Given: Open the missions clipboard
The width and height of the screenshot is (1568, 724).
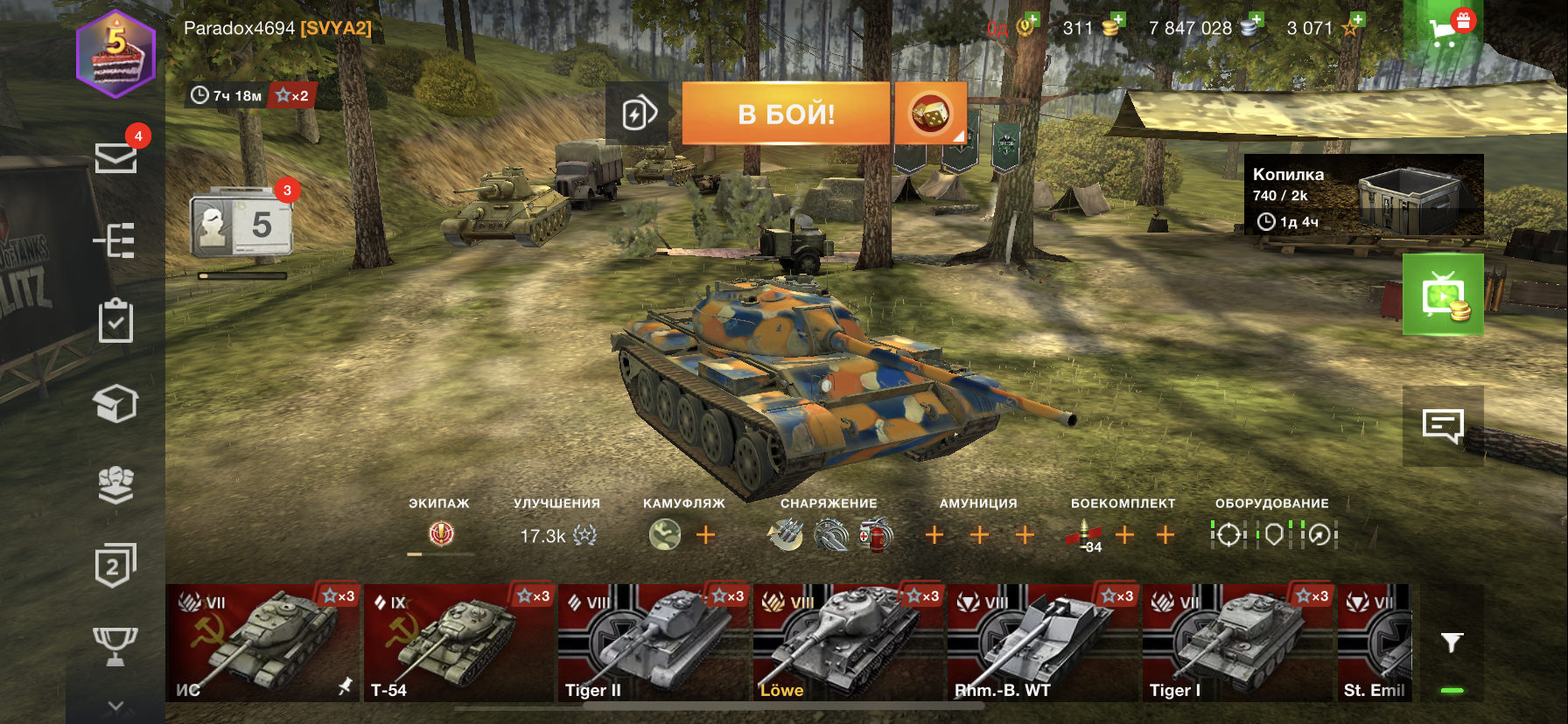Looking at the screenshot, I should click(115, 321).
